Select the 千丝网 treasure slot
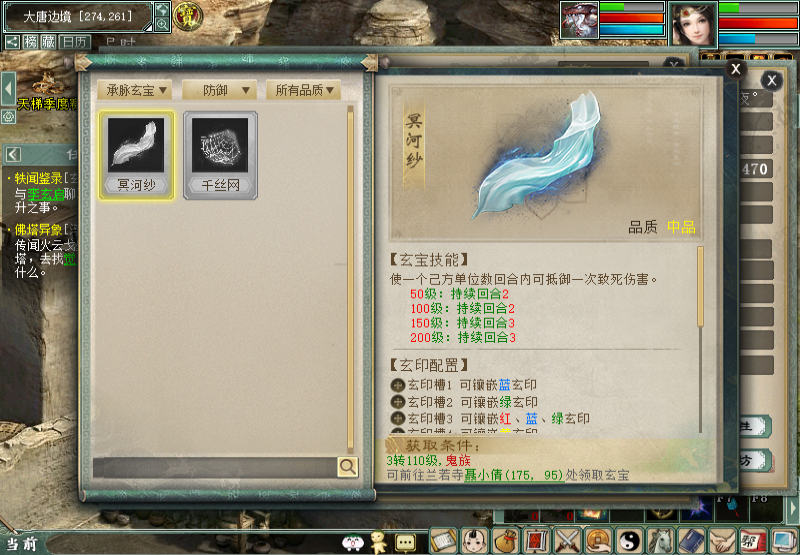Image resolution: width=800 pixels, height=555 pixels. click(220, 154)
